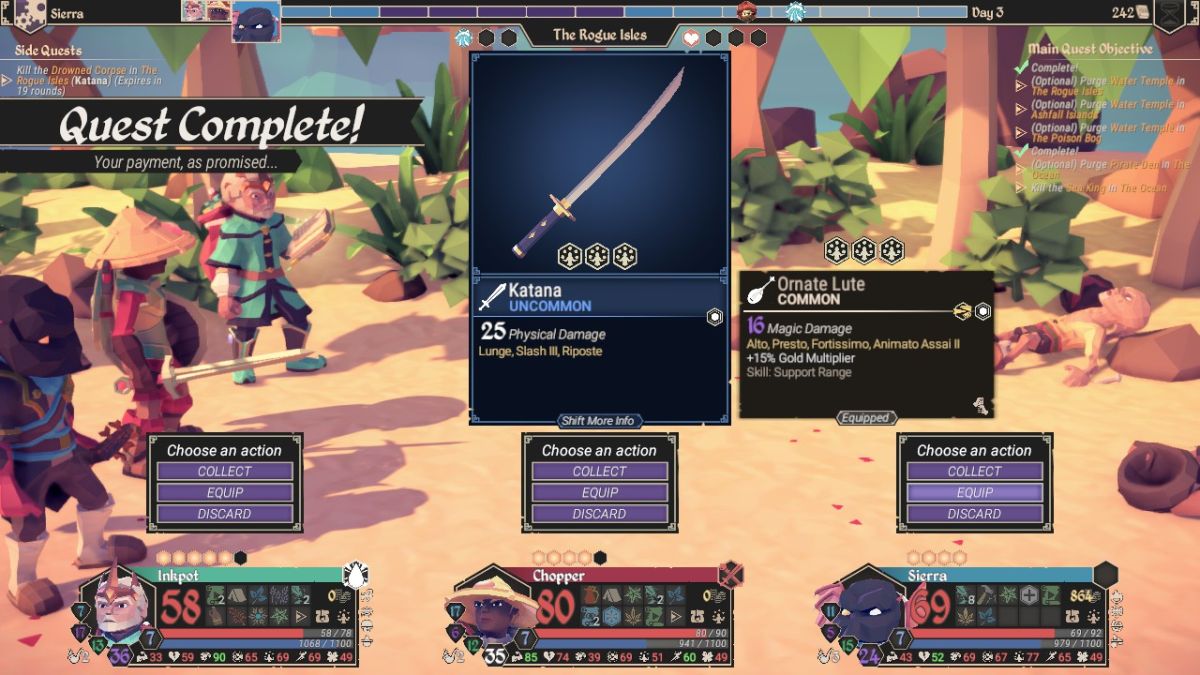Select Sierra's character portrait at the bottom
The image size is (1200, 675).
870,608
